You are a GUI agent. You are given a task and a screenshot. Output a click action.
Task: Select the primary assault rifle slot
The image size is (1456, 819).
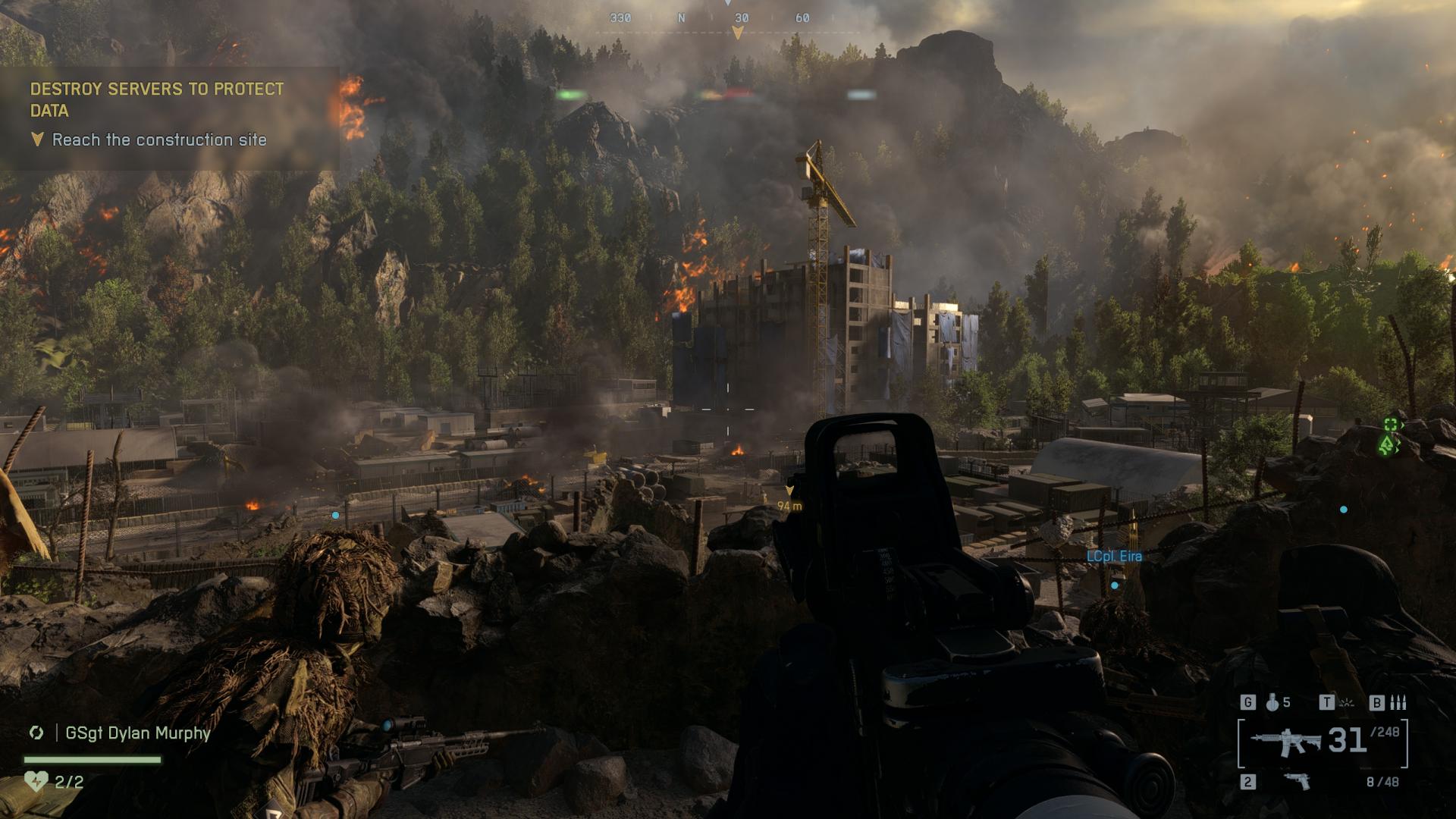(1285, 742)
